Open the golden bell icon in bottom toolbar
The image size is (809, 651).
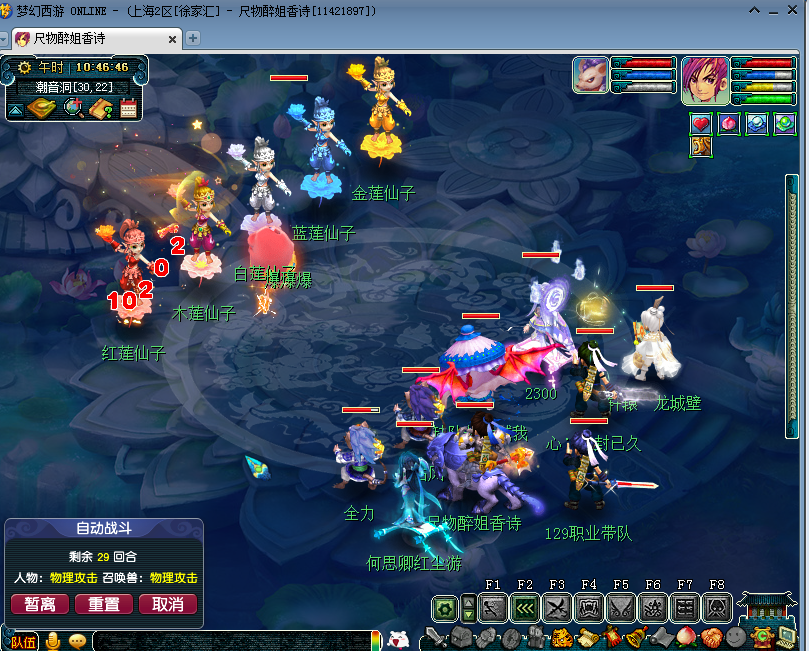point(634,638)
